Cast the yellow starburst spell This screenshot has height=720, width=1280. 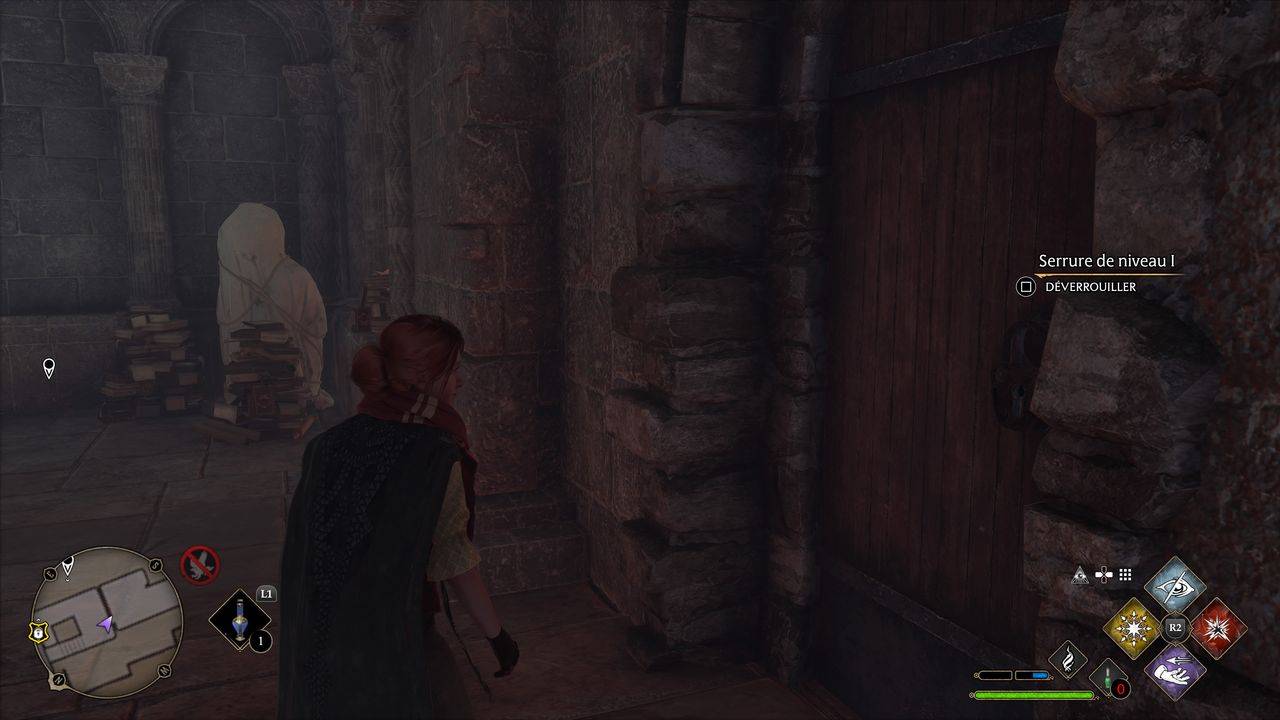tap(1132, 628)
